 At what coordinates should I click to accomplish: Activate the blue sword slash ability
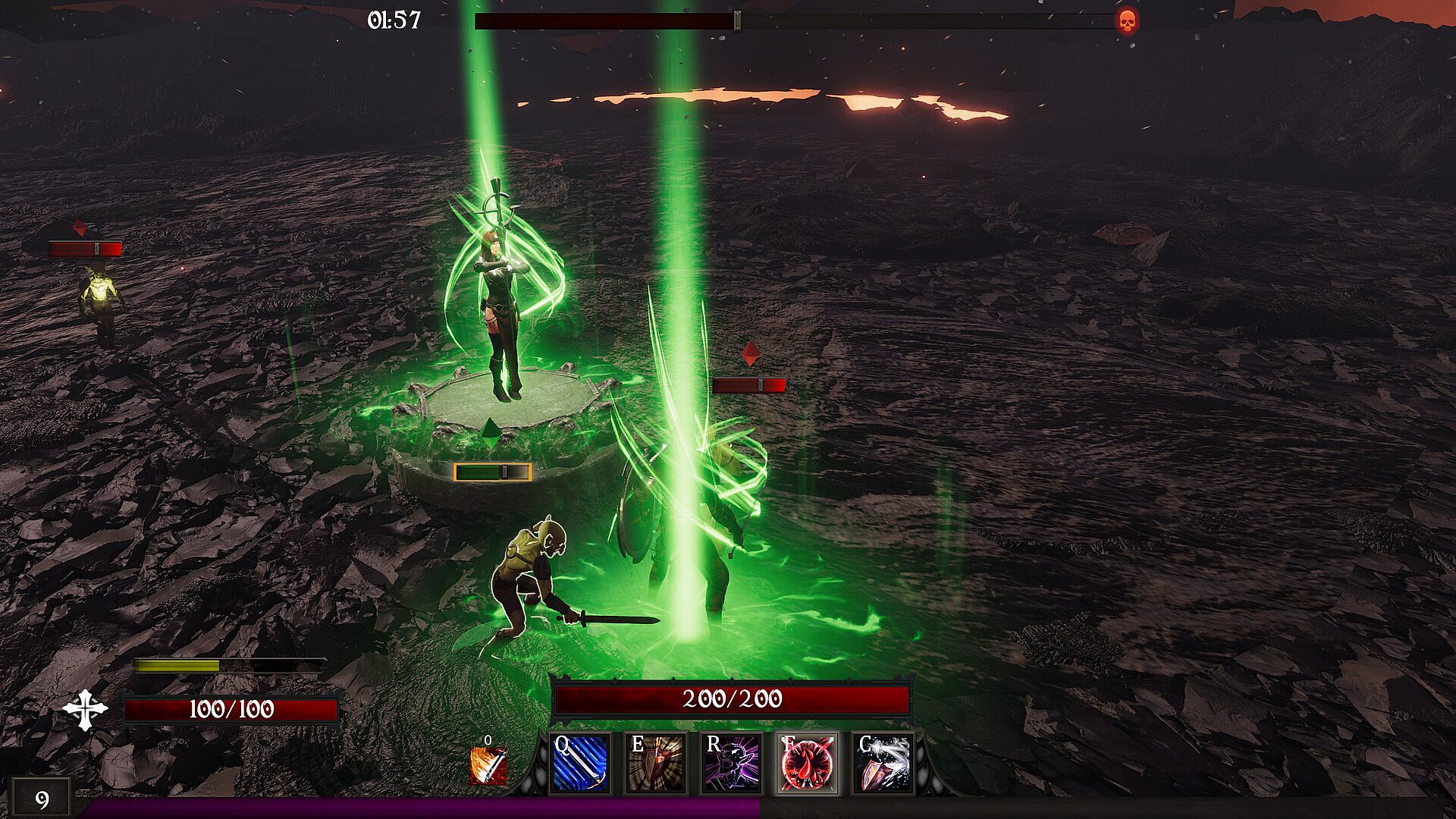point(580,764)
